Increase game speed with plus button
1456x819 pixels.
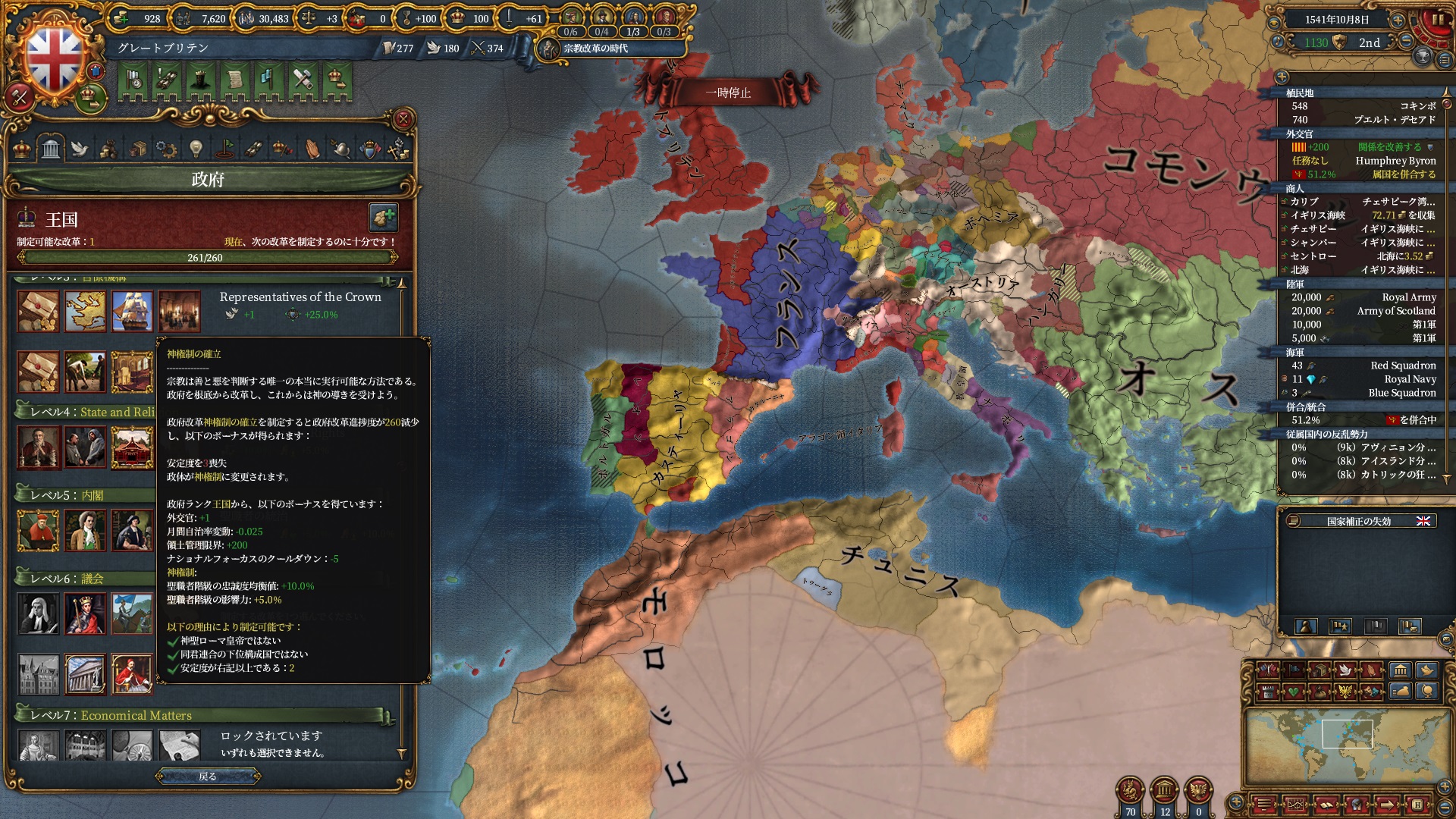[1398, 20]
